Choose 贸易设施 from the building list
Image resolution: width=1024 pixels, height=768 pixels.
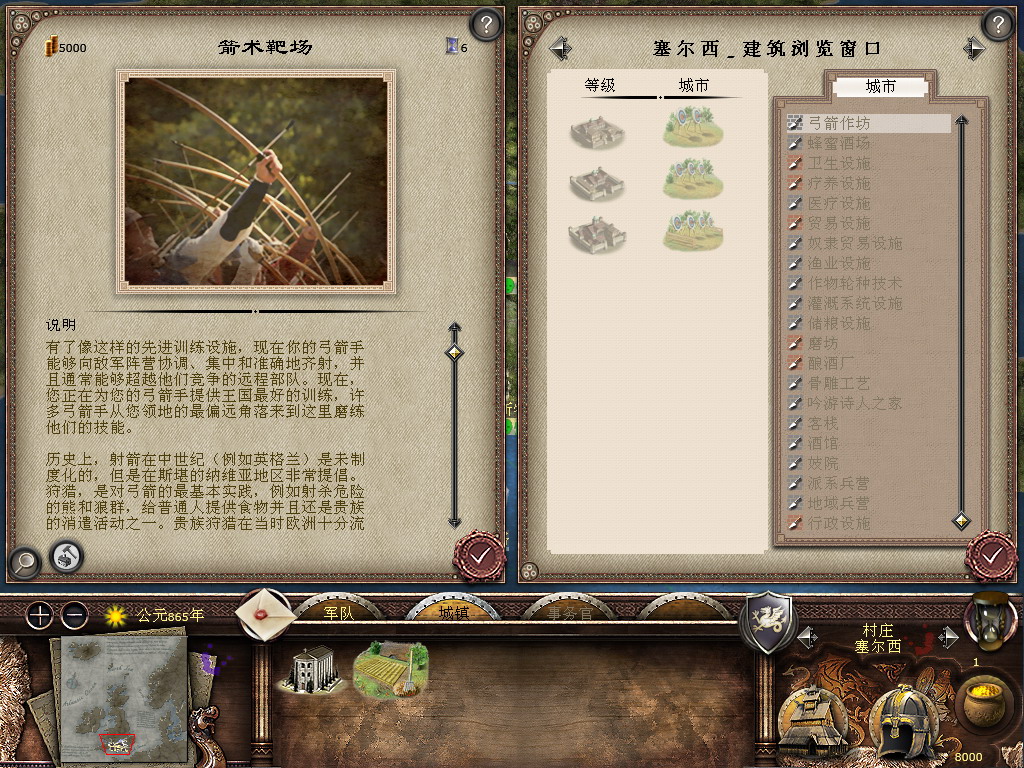pos(838,223)
